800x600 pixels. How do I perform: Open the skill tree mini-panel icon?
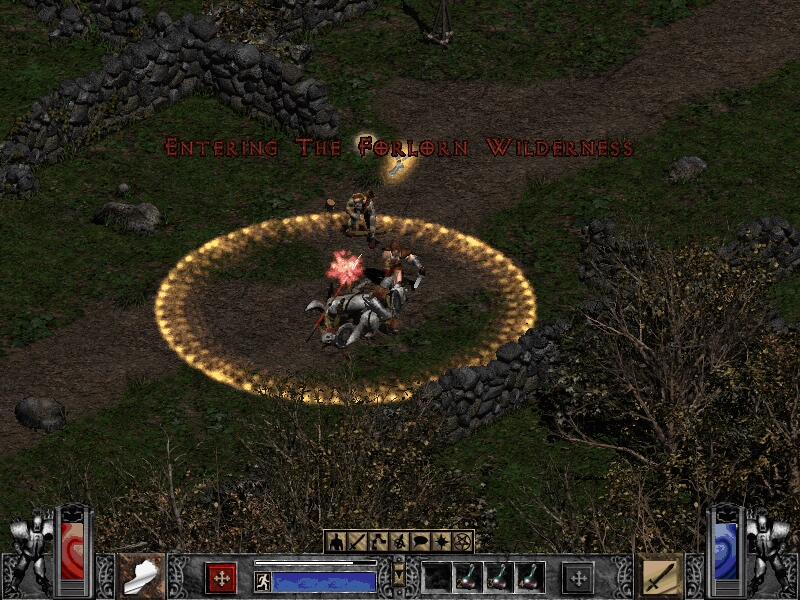[x=377, y=542]
